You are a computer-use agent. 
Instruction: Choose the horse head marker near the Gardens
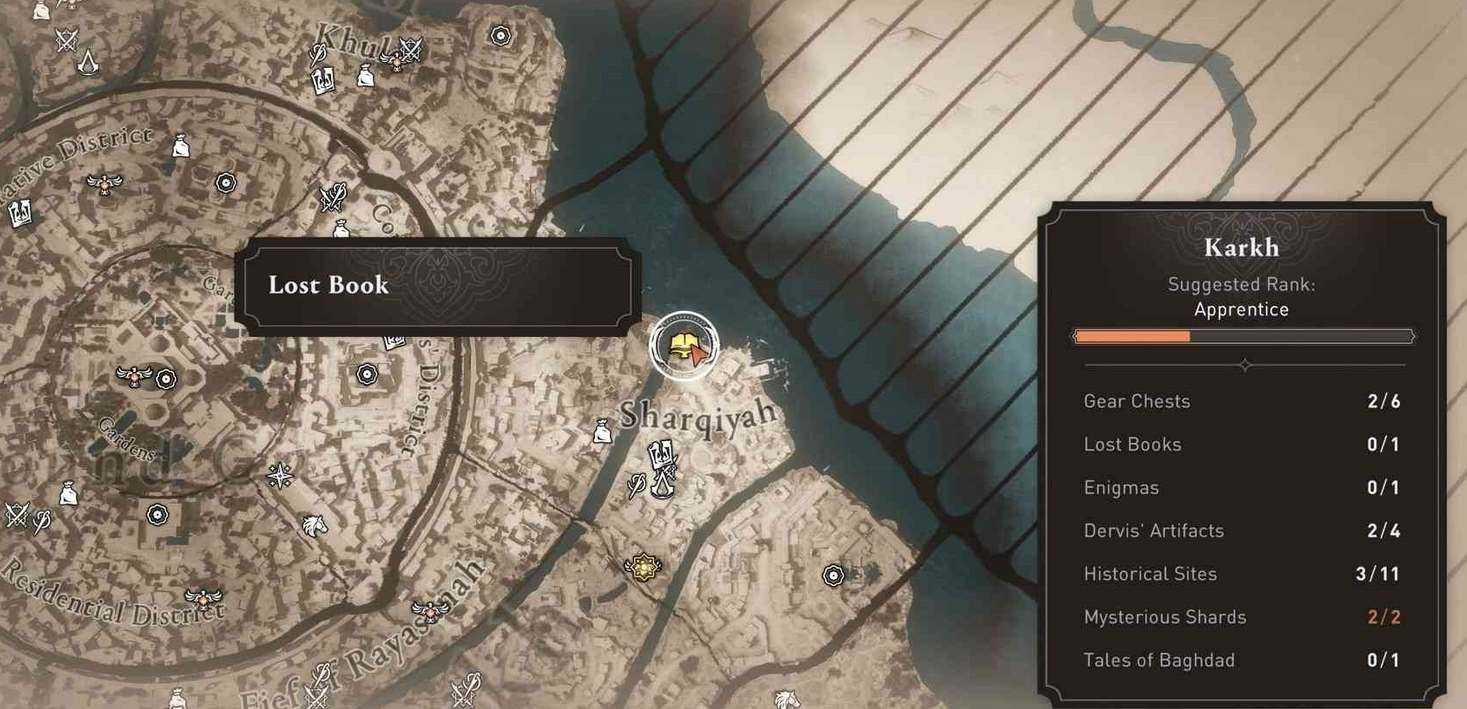point(314,524)
